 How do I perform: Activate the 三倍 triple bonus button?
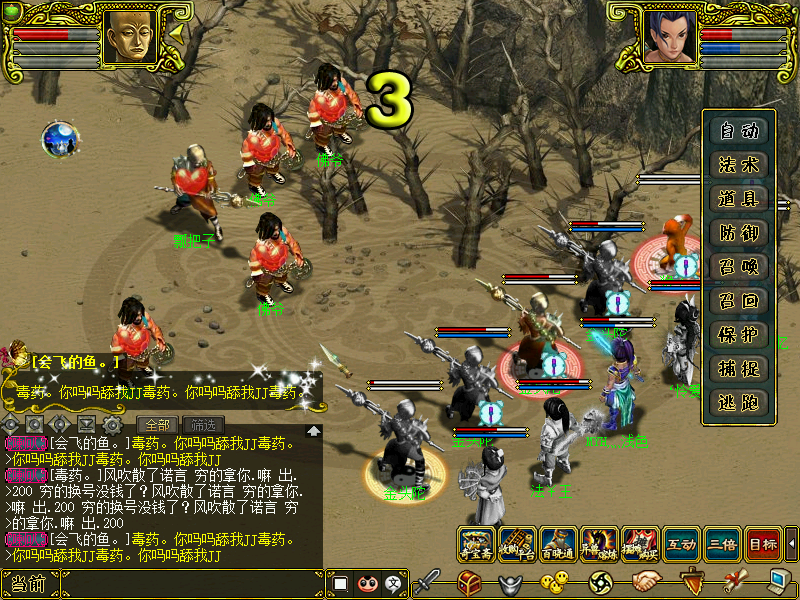[x=722, y=544]
